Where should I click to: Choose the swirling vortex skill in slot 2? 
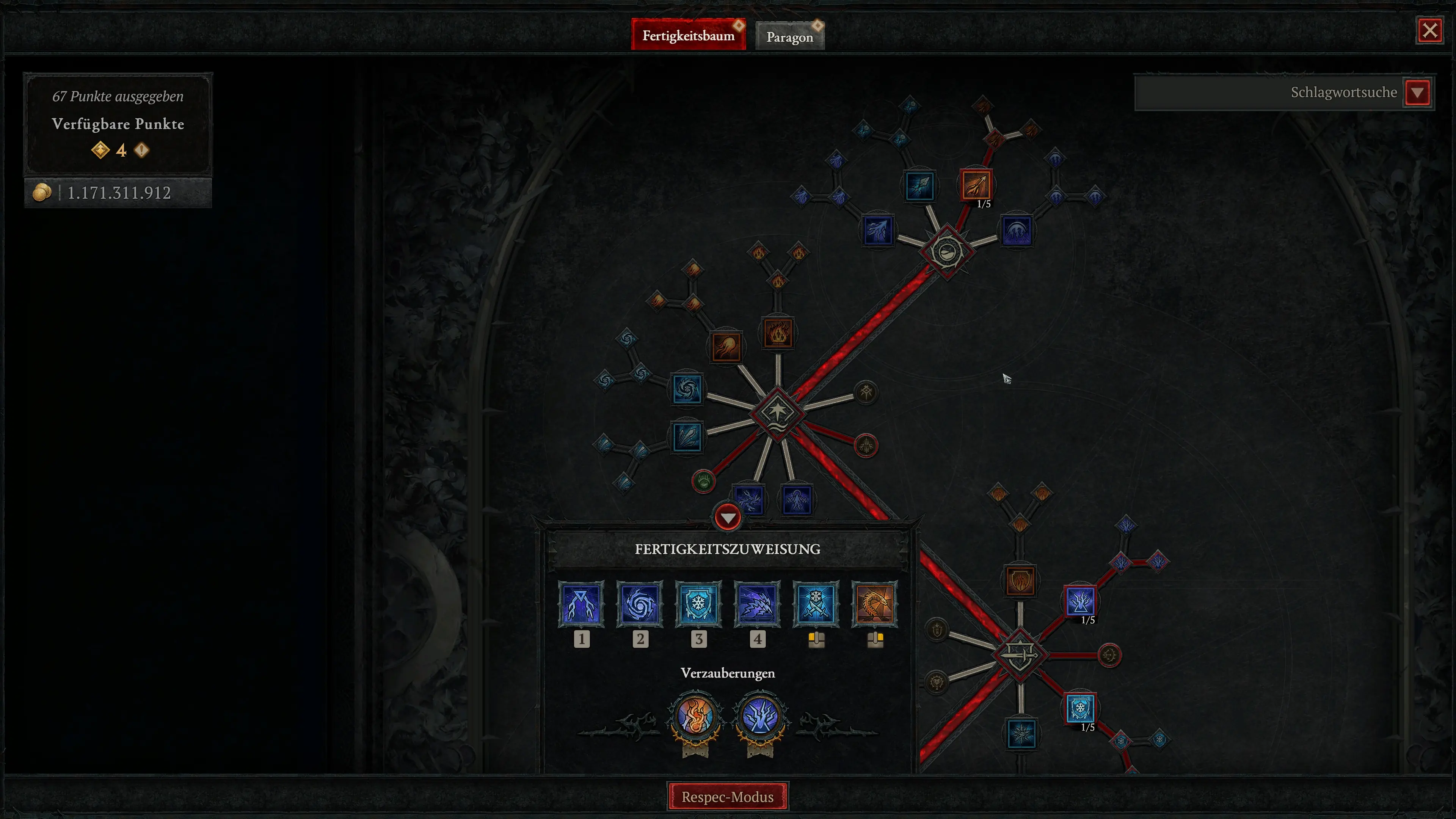pos(640,604)
